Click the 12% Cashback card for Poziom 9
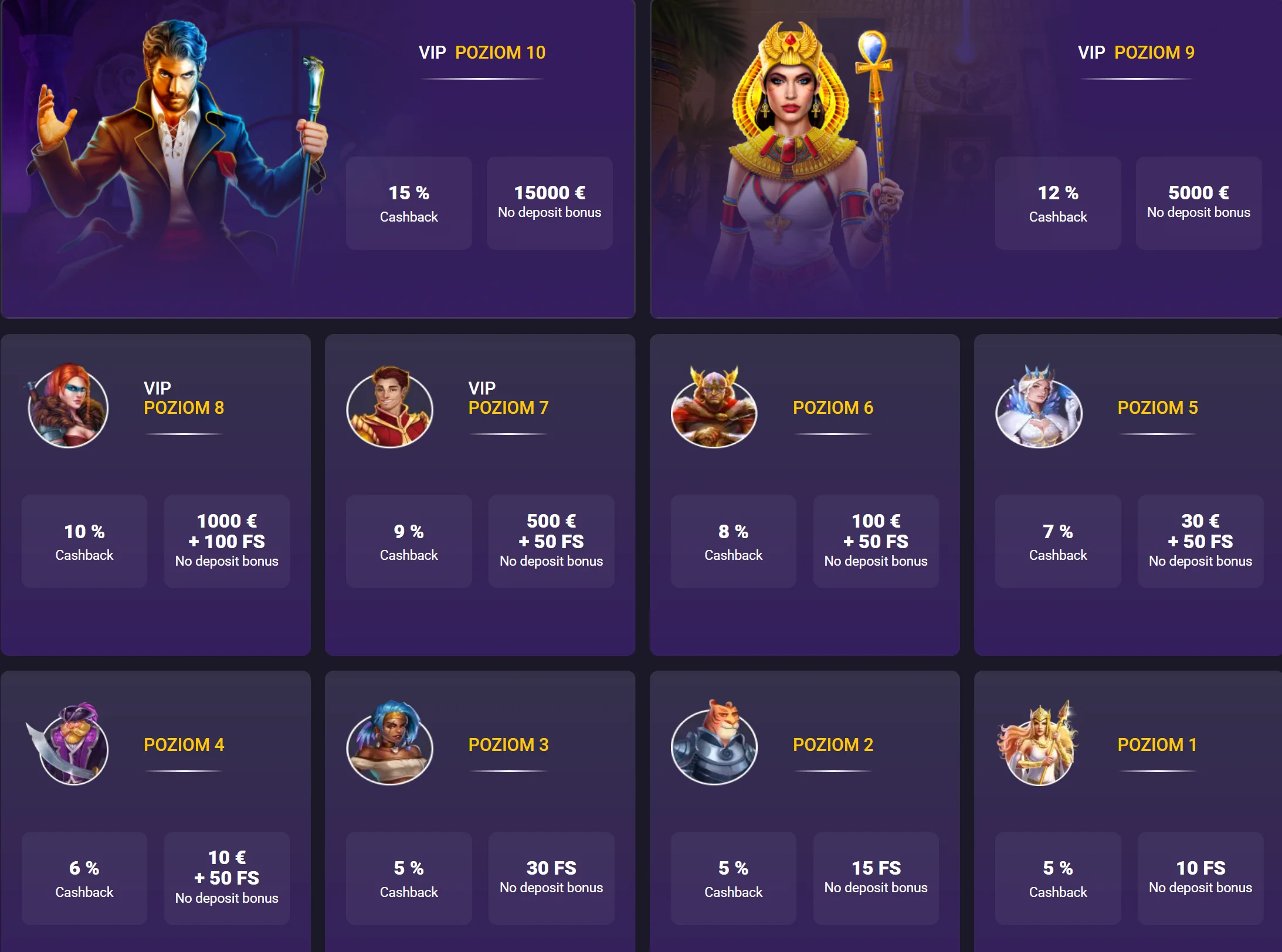This screenshot has height=952, width=1282. tap(1057, 202)
